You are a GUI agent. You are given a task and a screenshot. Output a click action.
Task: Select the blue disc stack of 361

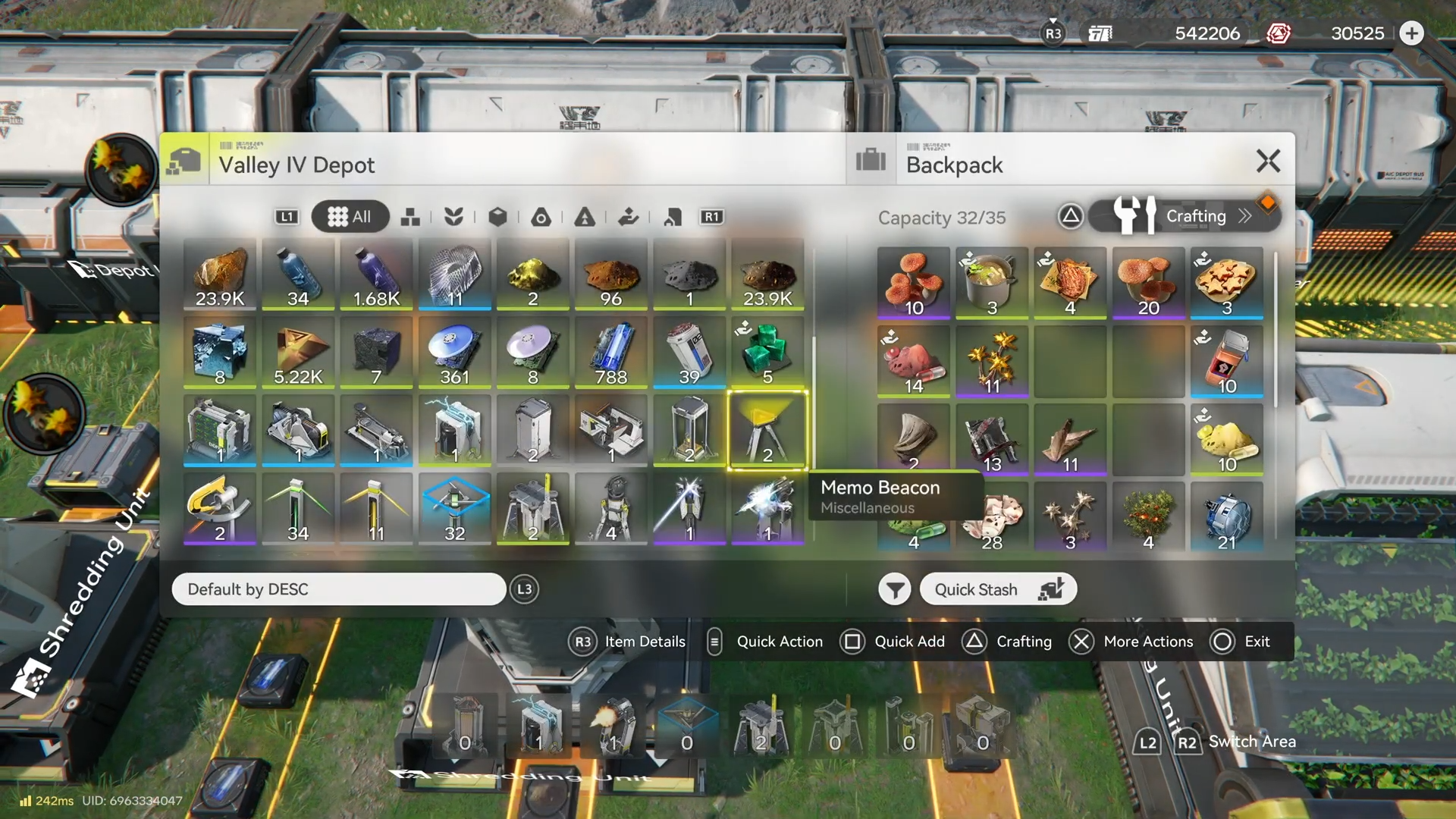(x=454, y=352)
